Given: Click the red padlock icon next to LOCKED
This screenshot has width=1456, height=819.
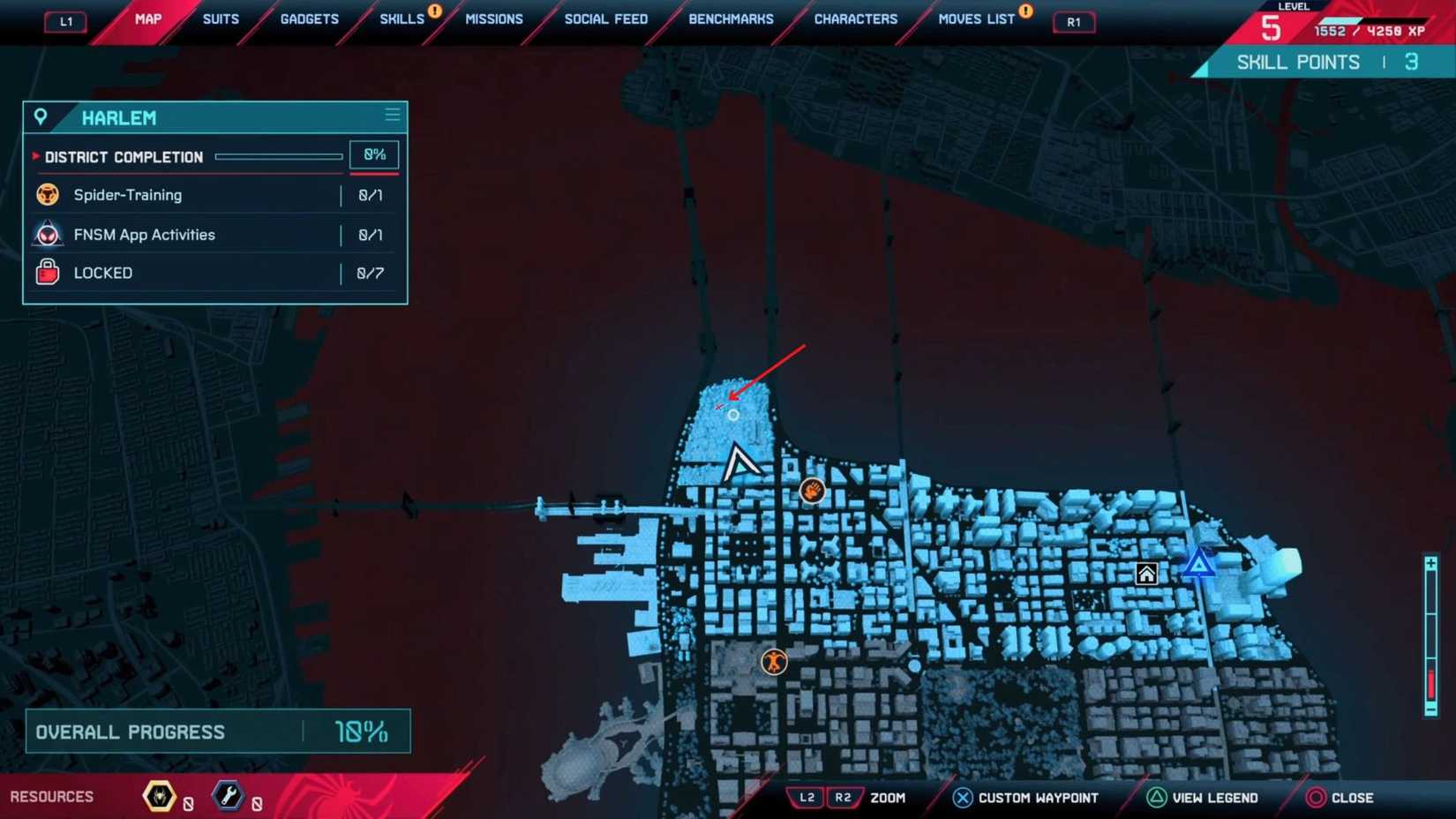Looking at the screenshot, I should point(49,273).
